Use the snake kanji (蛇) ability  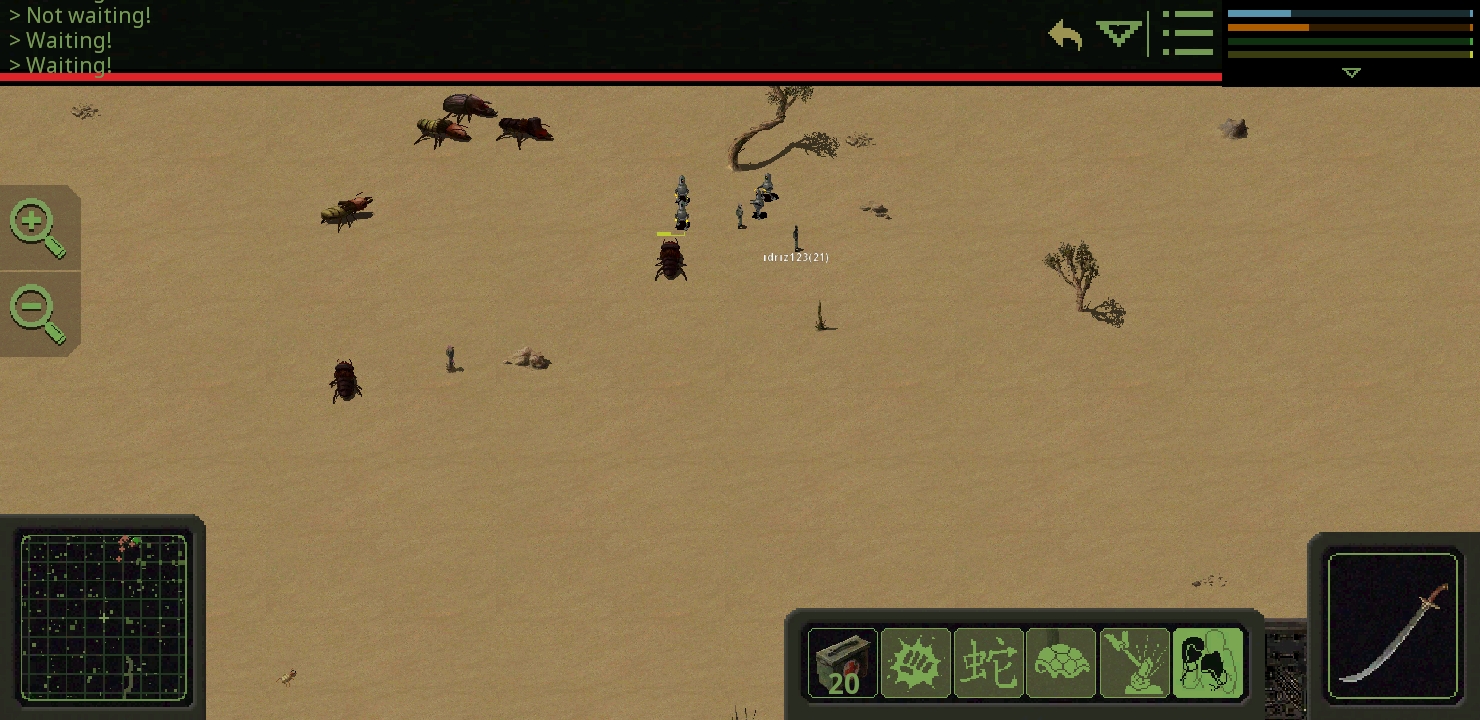tap(988, 662)
